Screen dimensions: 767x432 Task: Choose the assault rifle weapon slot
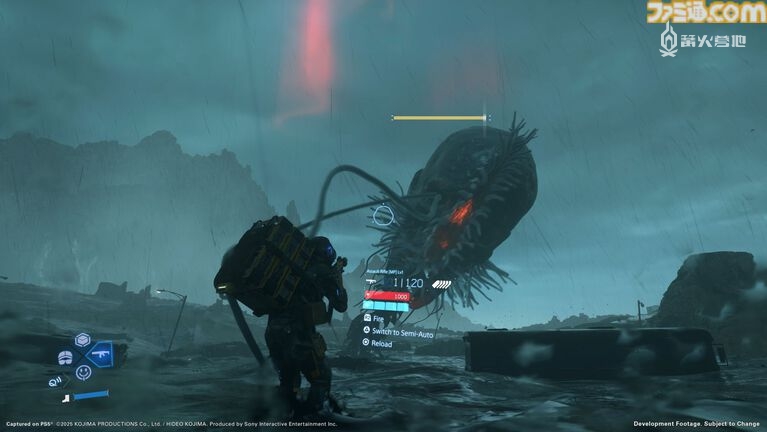click(100, 355)
